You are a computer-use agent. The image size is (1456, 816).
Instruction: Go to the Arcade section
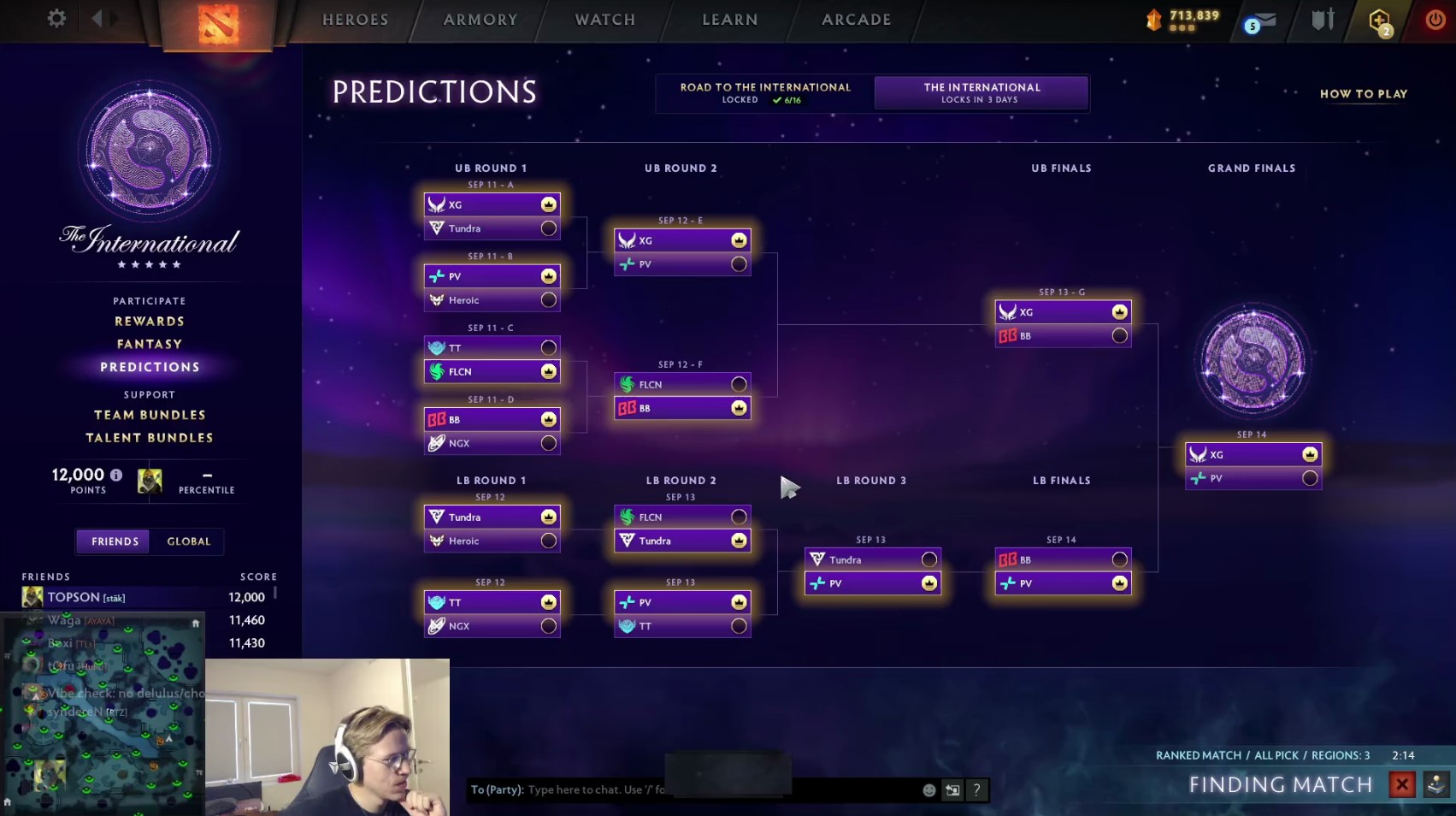point(857,20)
